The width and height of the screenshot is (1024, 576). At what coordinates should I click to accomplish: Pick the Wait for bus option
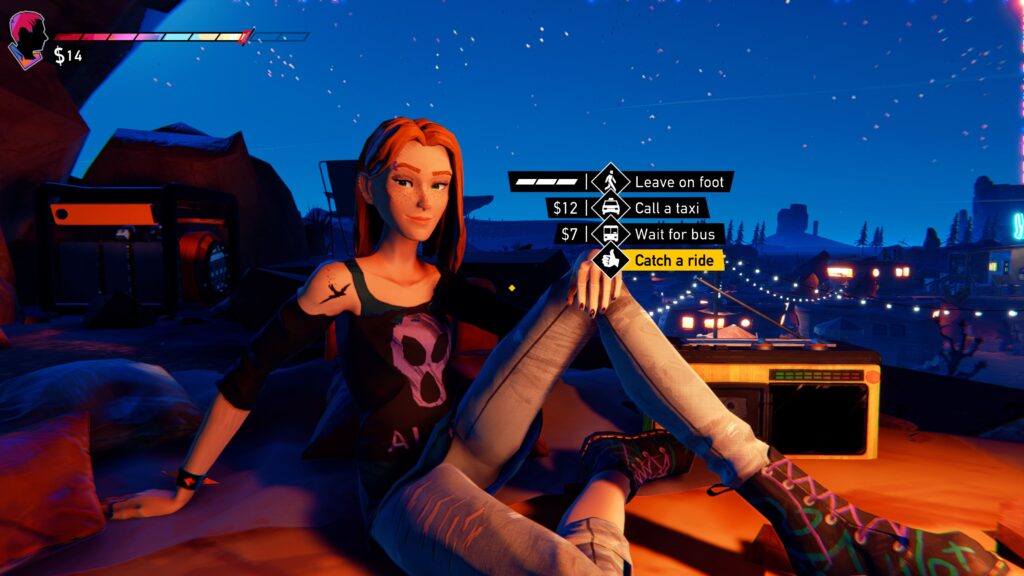coord(675,234)
